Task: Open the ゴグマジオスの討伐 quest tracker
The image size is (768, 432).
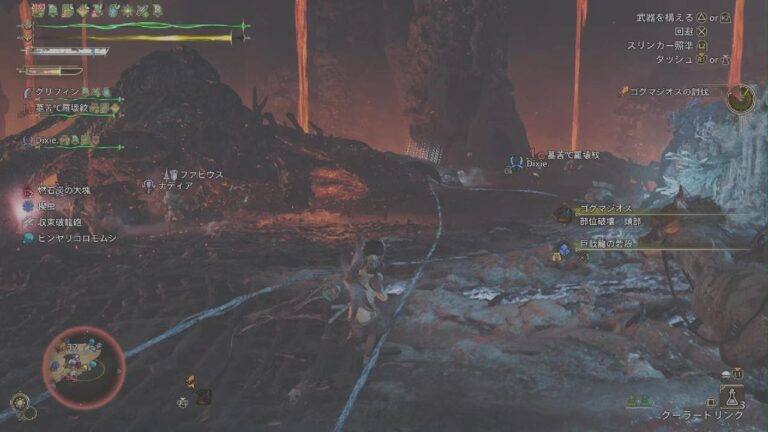Action: [x=677, y=92]
